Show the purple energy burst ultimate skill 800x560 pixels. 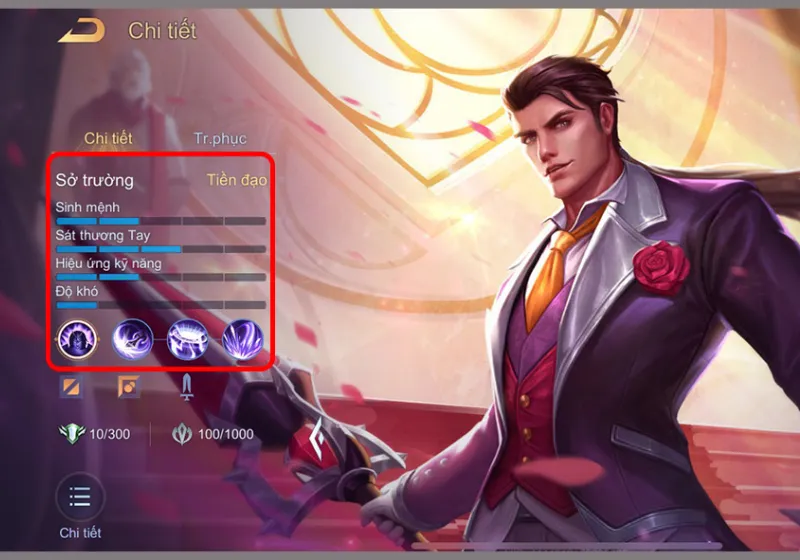[x=241, y=340]
